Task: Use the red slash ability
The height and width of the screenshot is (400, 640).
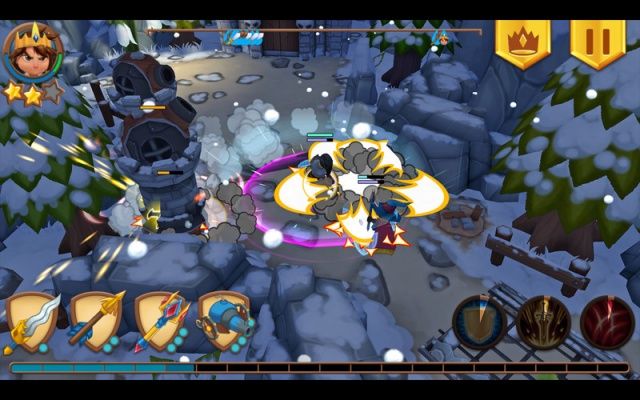Action: 607,323
